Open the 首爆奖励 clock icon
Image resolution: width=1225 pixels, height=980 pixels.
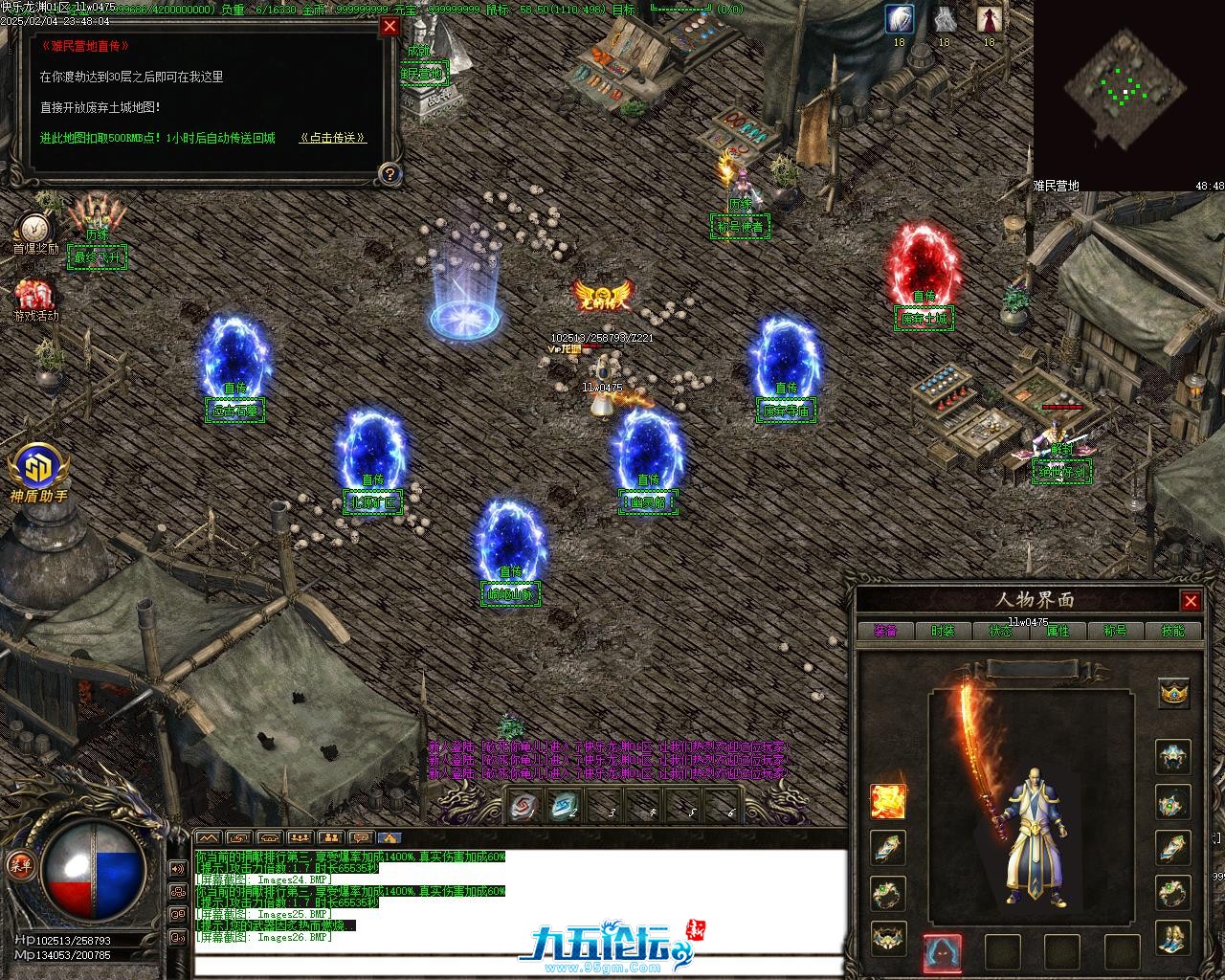pos(35,227)
